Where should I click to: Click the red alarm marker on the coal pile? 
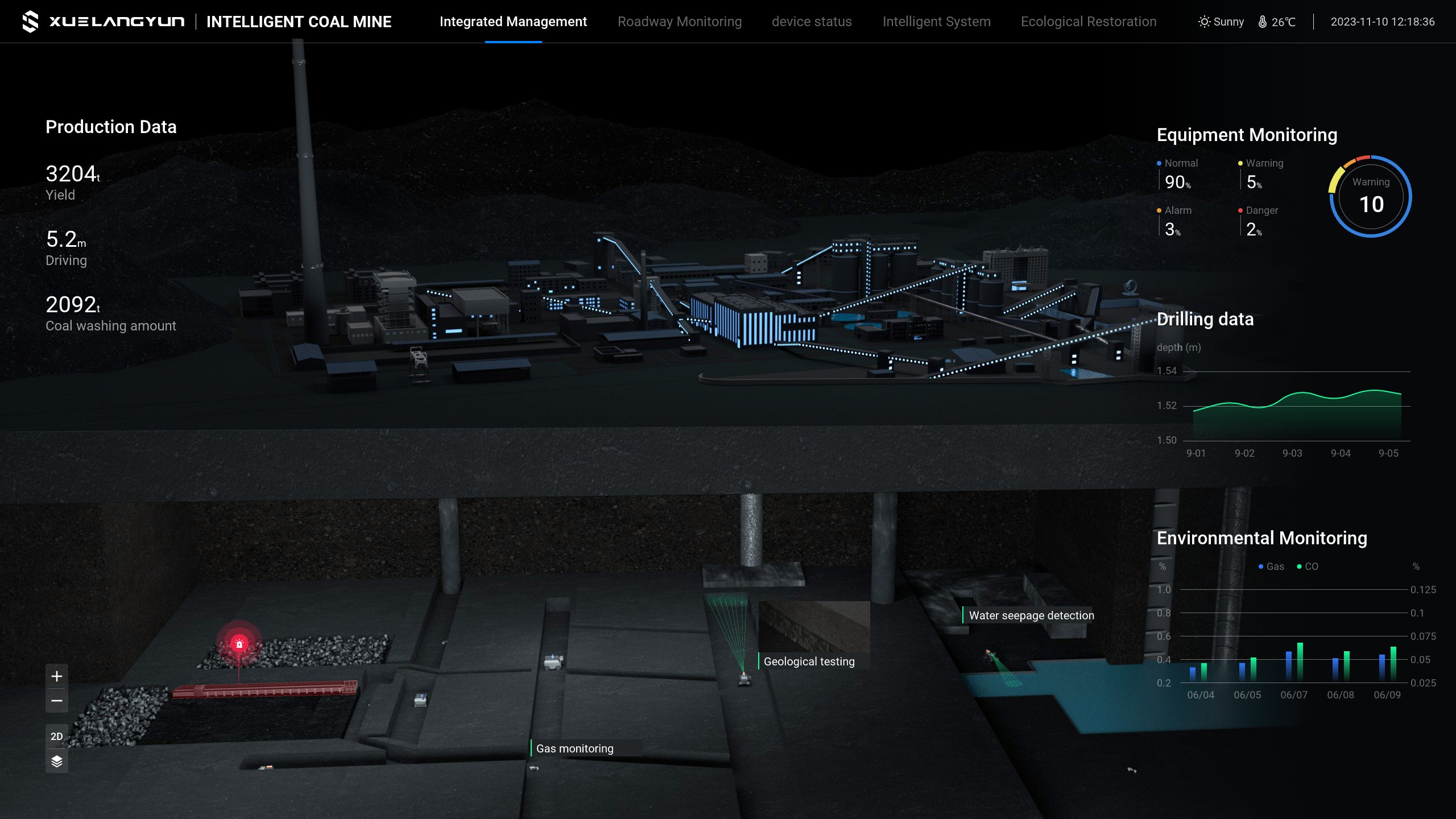239,643
